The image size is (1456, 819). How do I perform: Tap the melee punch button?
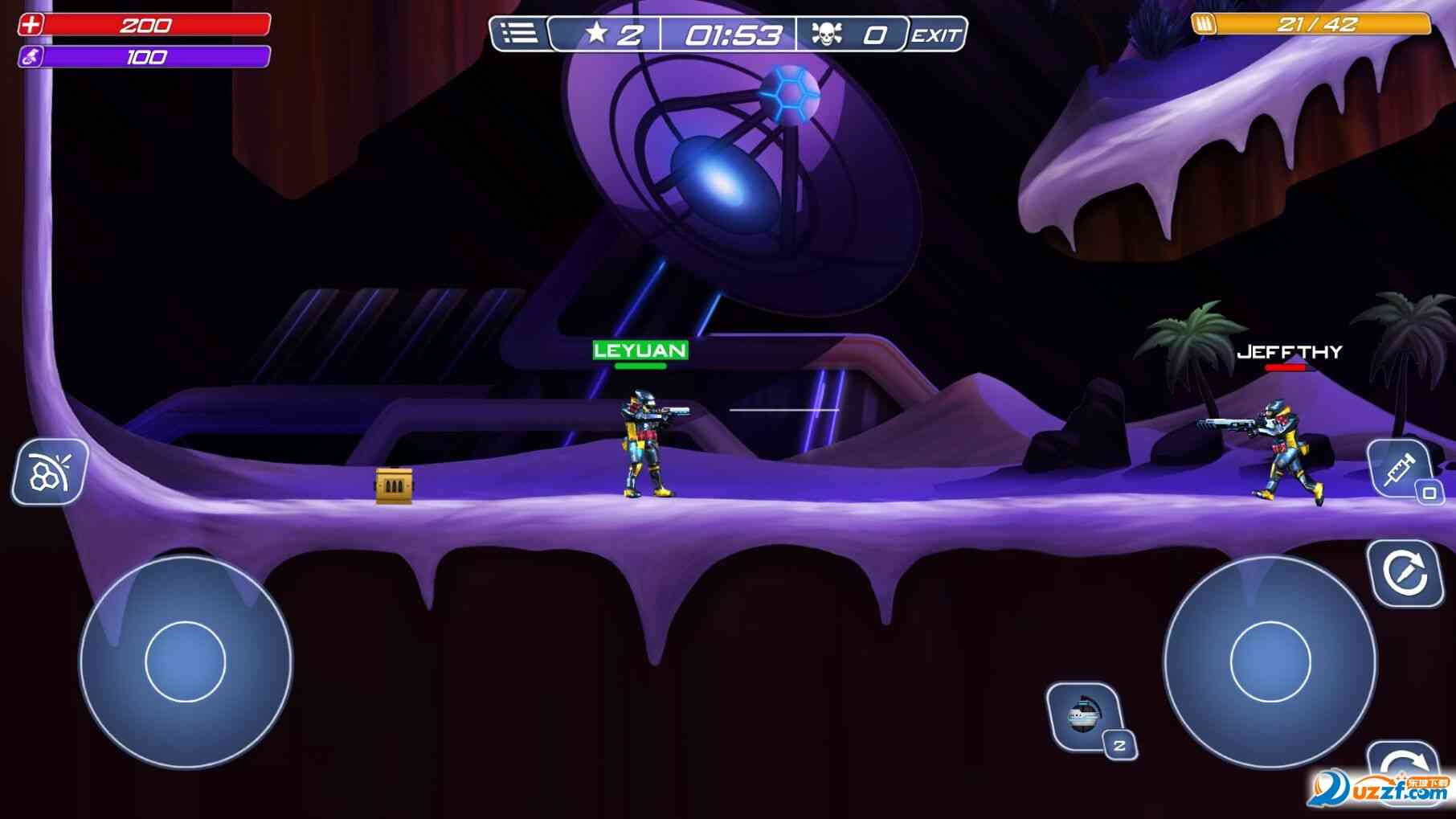tap(50, 473)
